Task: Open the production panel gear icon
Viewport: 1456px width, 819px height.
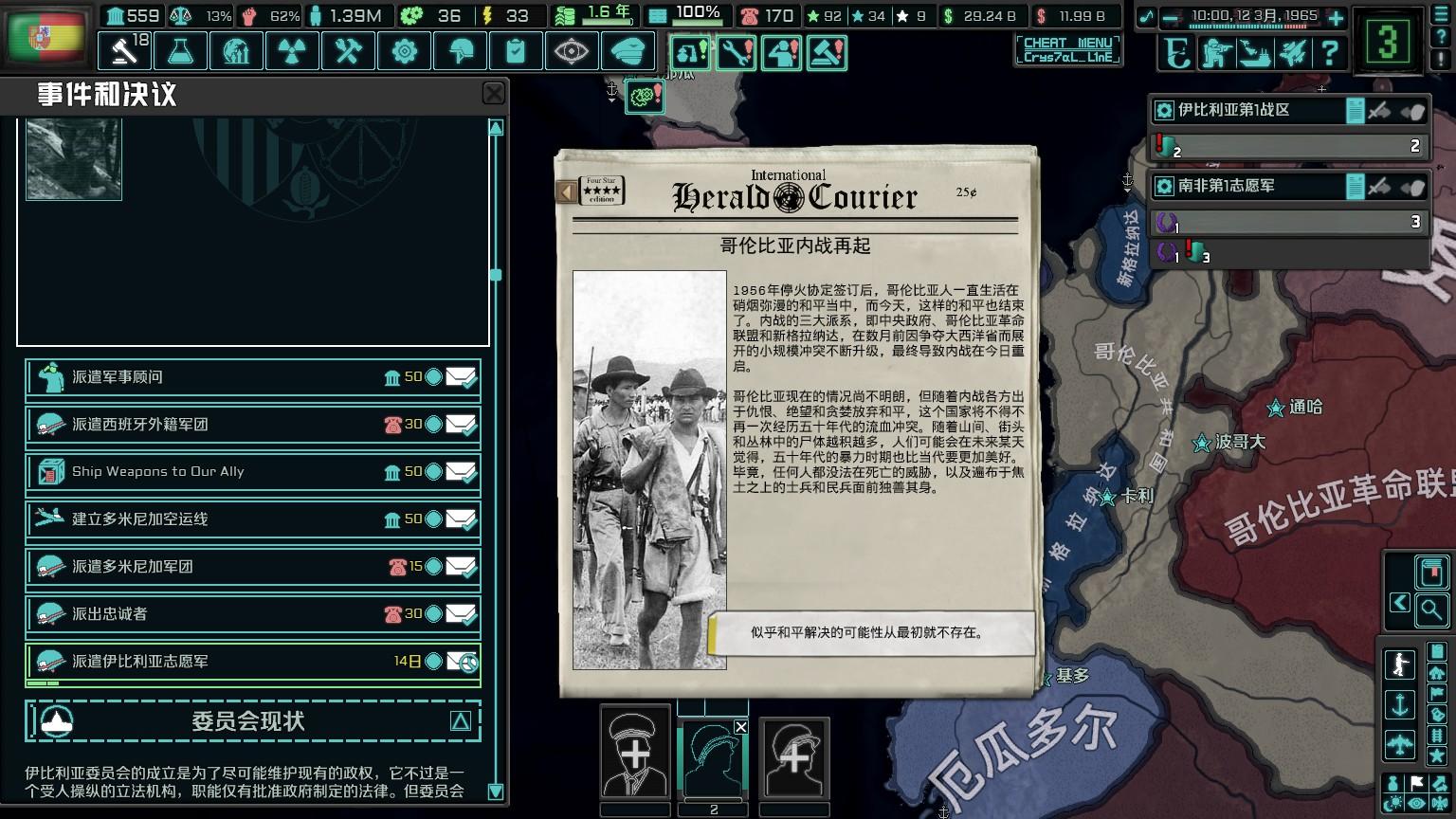Action: pyautogui.click(x=404, y=51)
